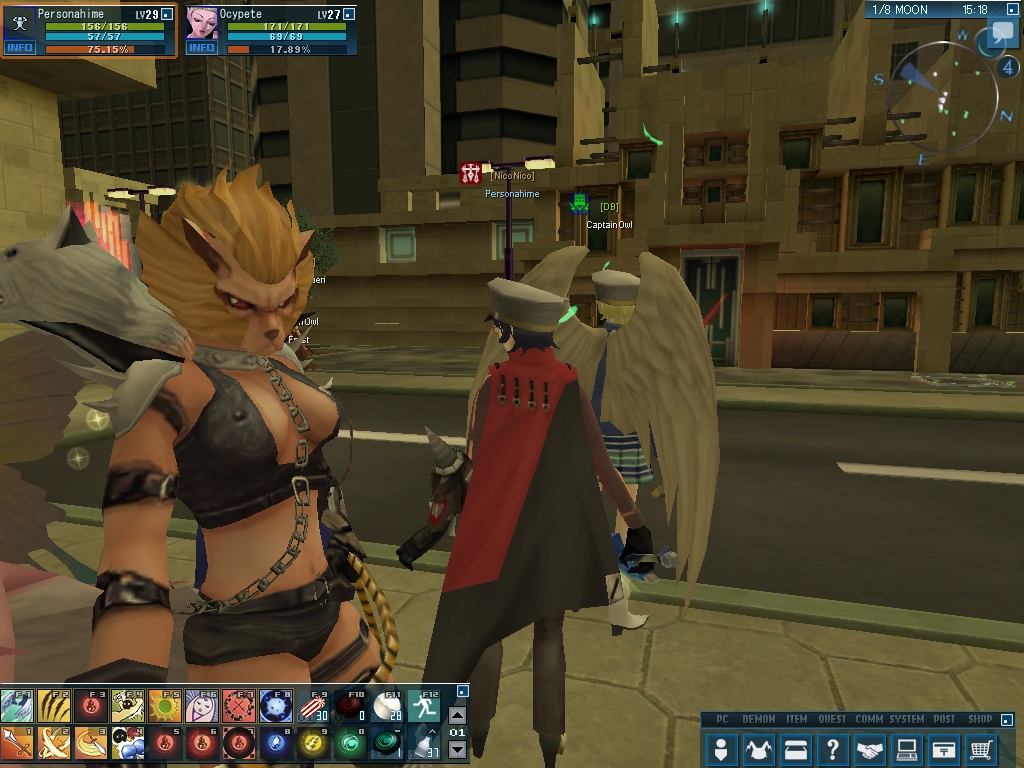
Task: Open the Comm handshake menu
Action: (x=870, y=748)
